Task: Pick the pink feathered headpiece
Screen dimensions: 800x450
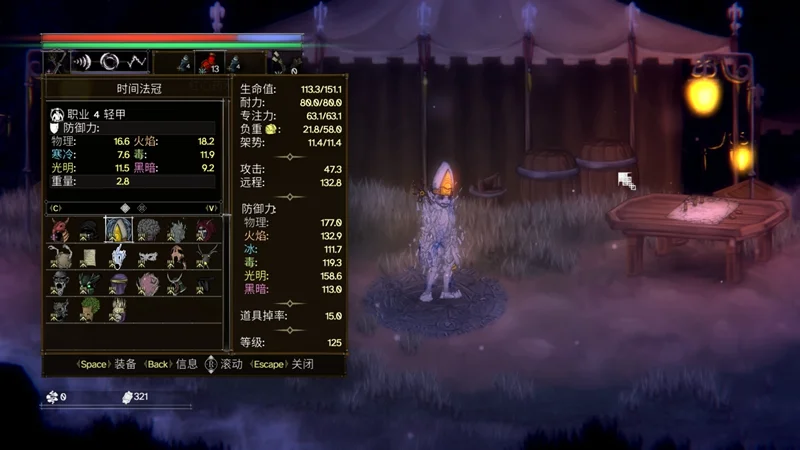Action: tap(148, 285)
